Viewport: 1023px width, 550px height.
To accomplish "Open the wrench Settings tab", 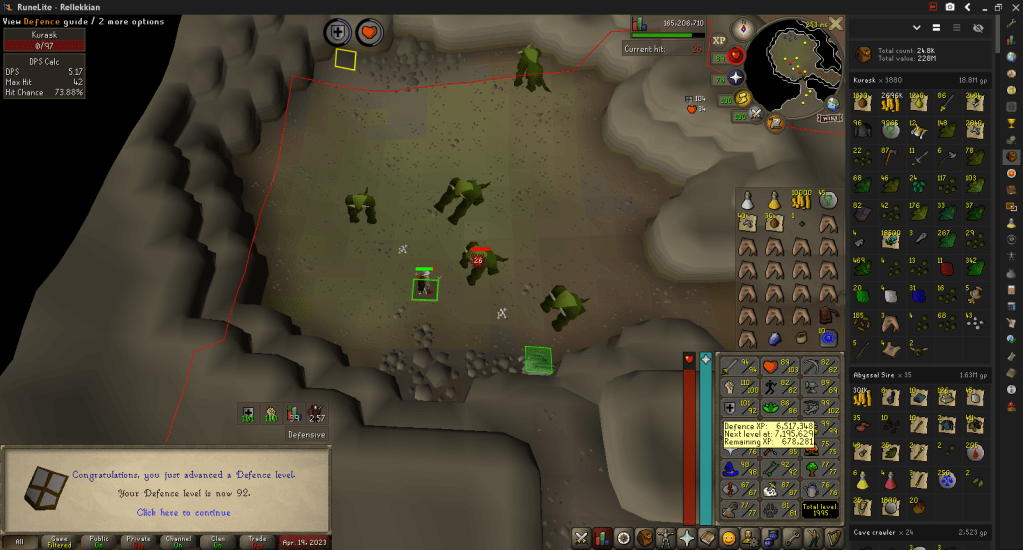I will point(791,538).
